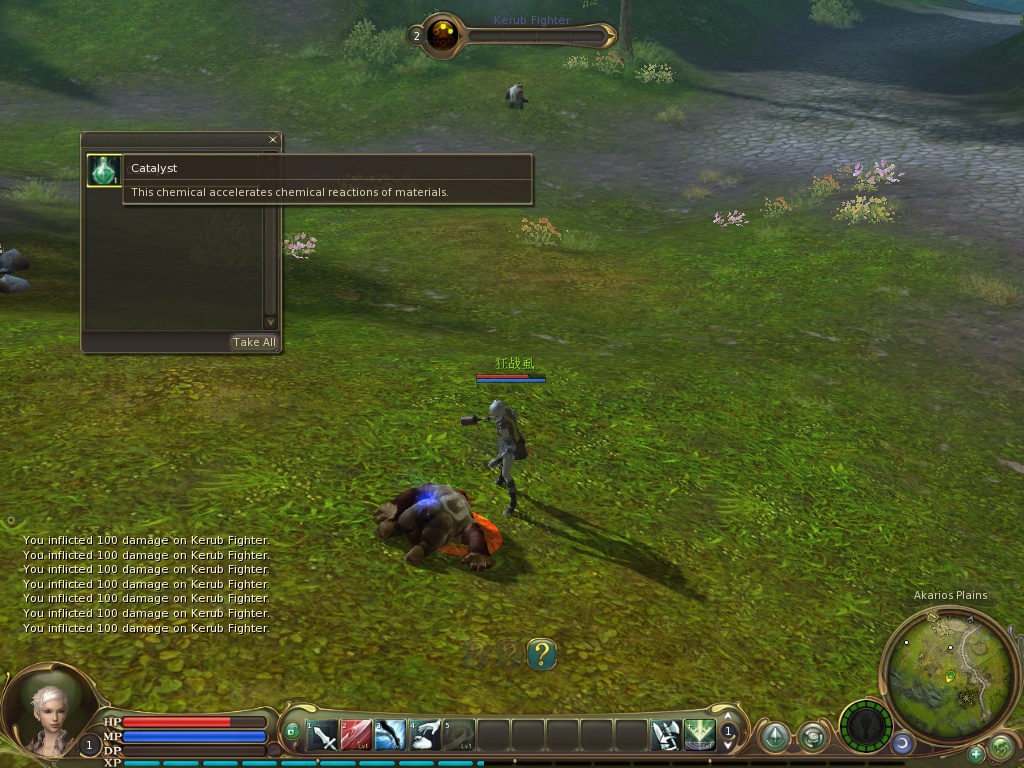Toggle the hotbar lock button

pos(292,731)
